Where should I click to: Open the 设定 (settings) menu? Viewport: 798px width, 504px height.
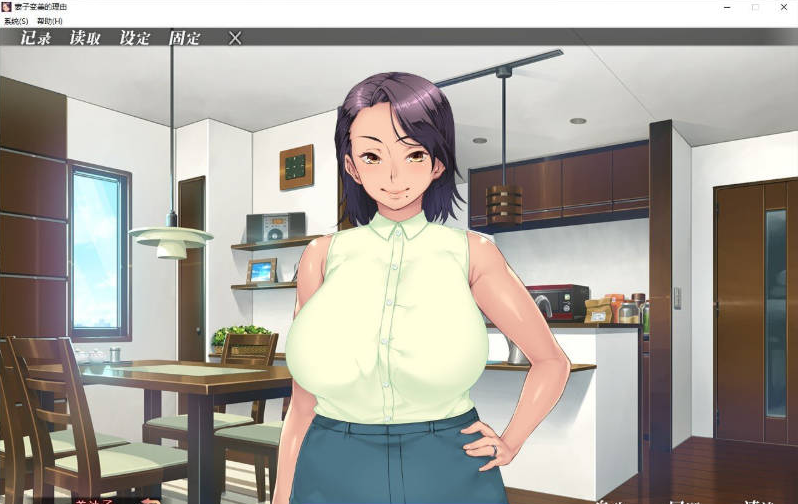(134, 39)
